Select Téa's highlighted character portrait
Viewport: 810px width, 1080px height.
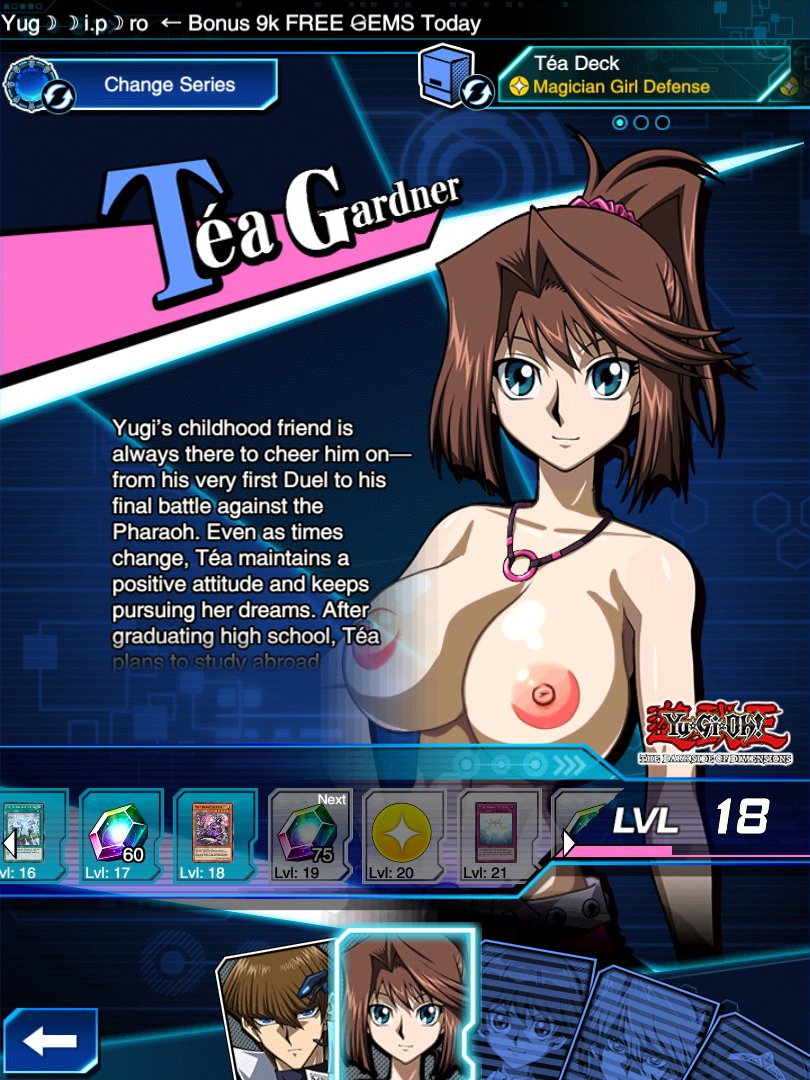407,1005
